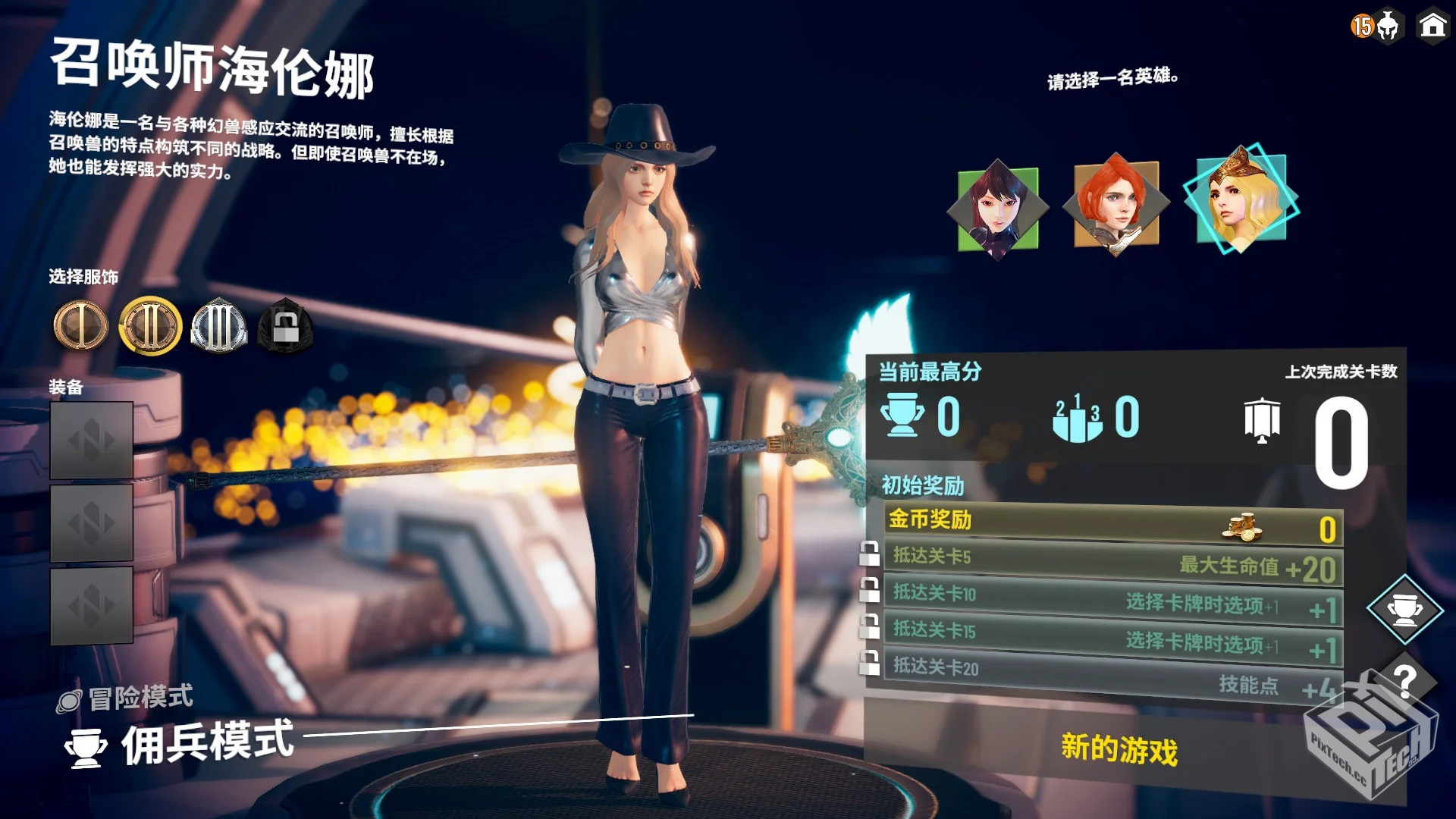Start the game with 新的游戏 button

point(1119,749)
